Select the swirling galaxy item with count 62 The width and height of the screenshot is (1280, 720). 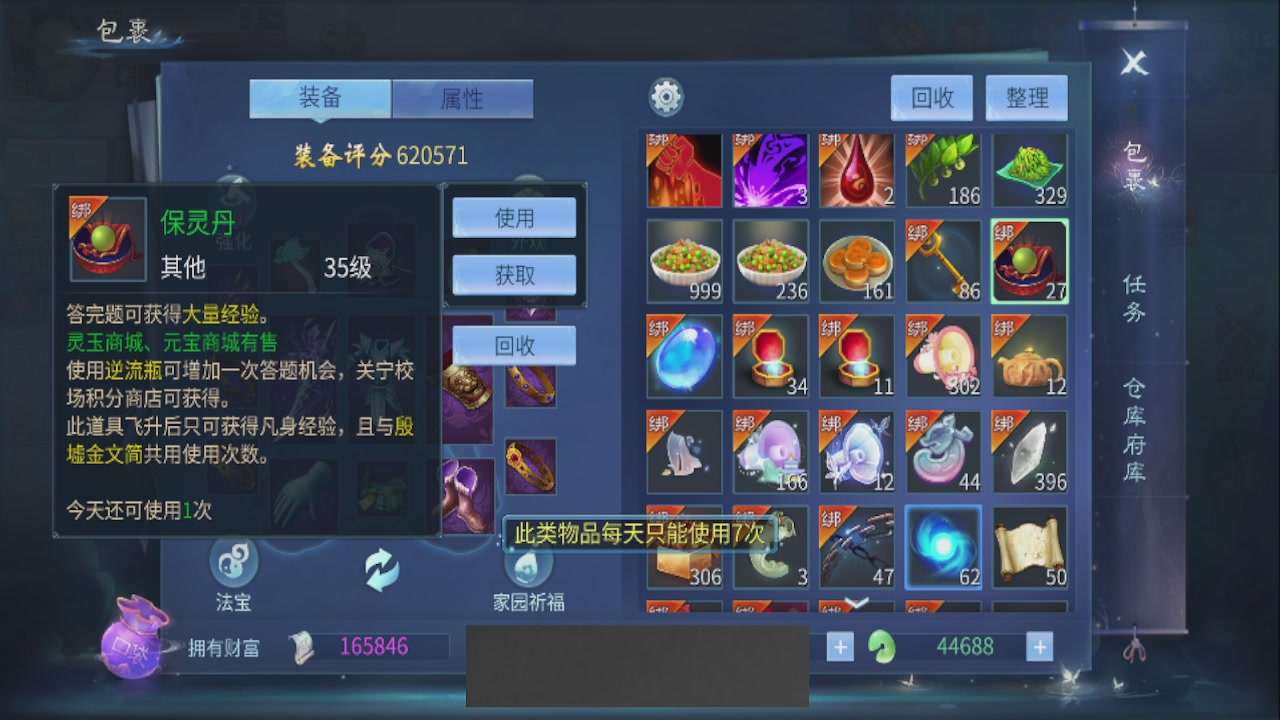(x=943, y=545)
